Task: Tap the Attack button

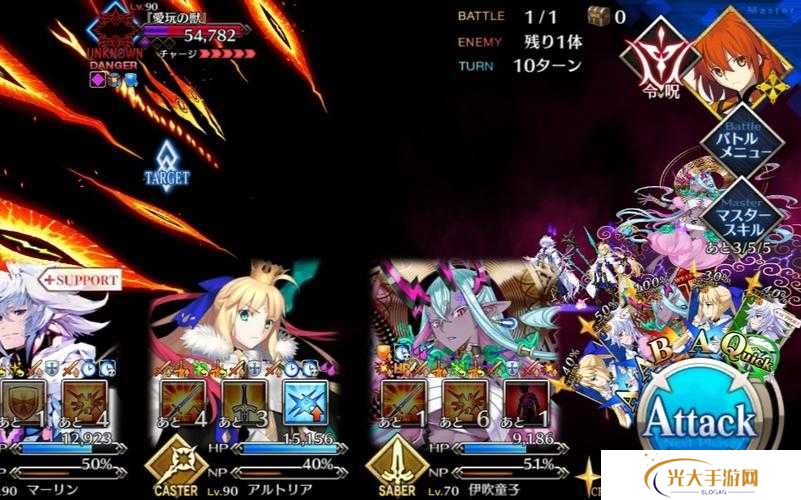Action: click(x=698, y=420)
